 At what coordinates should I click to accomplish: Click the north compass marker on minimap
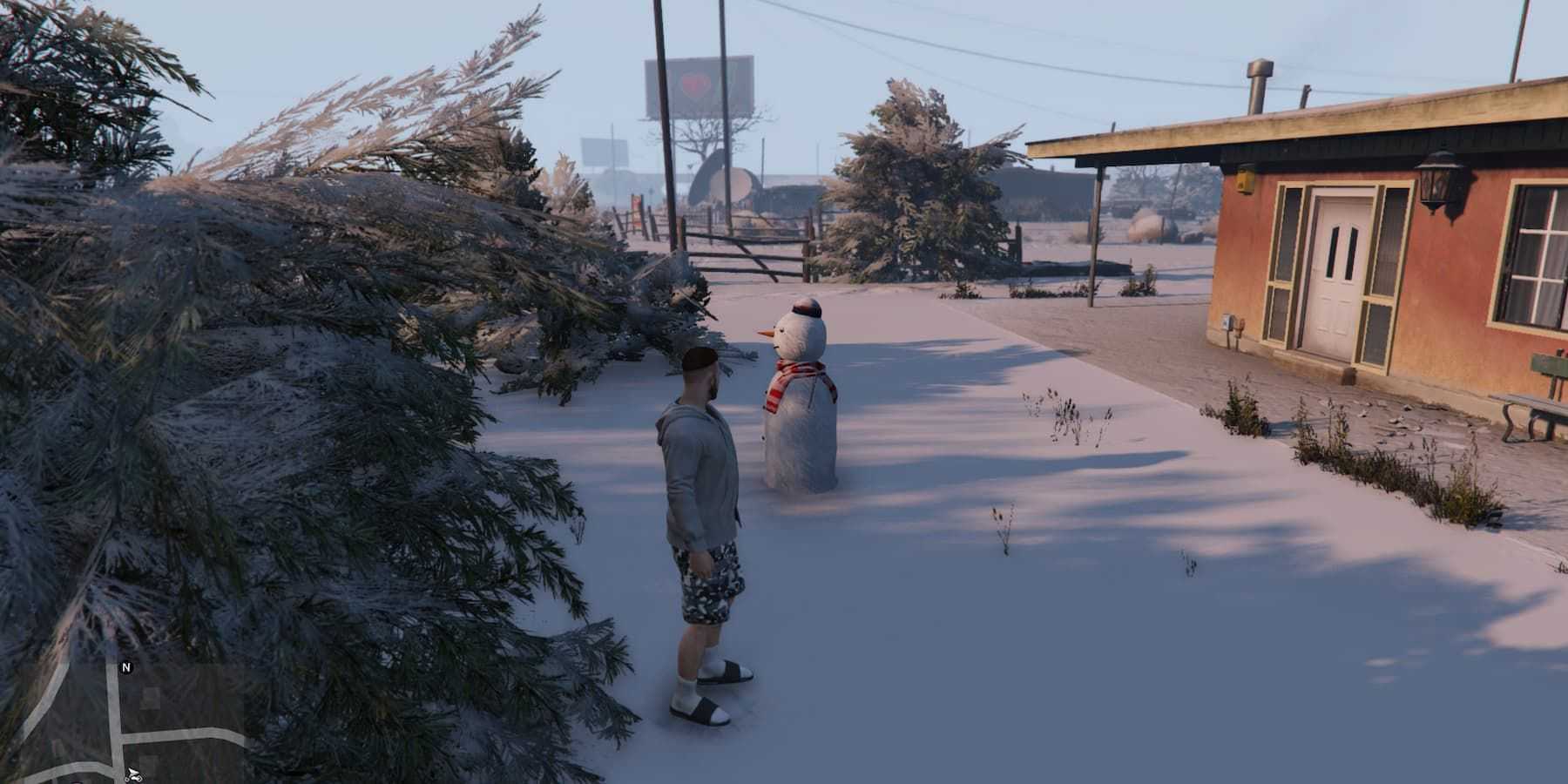coord(126,668)
